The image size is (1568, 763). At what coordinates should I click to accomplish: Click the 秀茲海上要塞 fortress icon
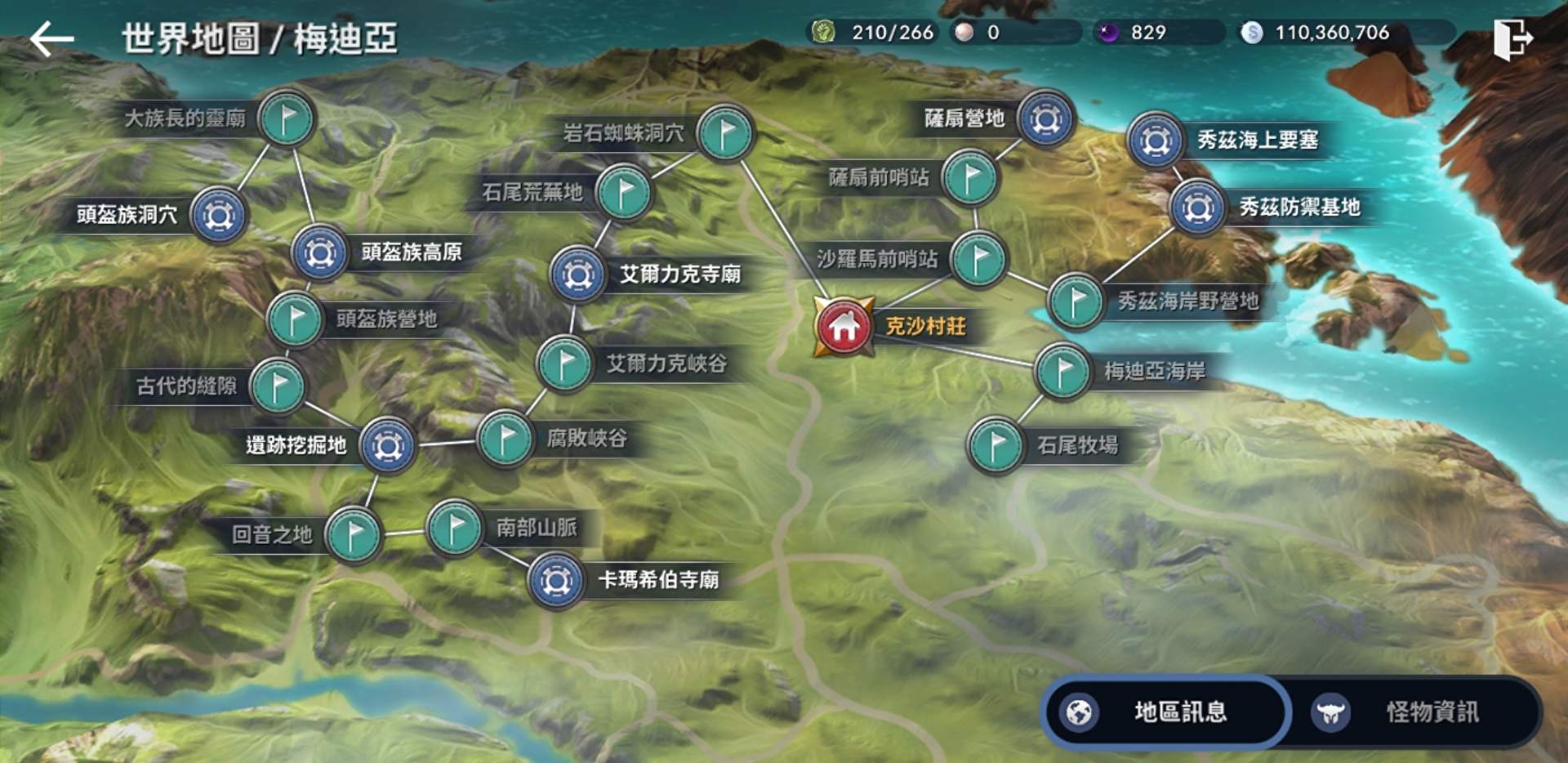1154,141
